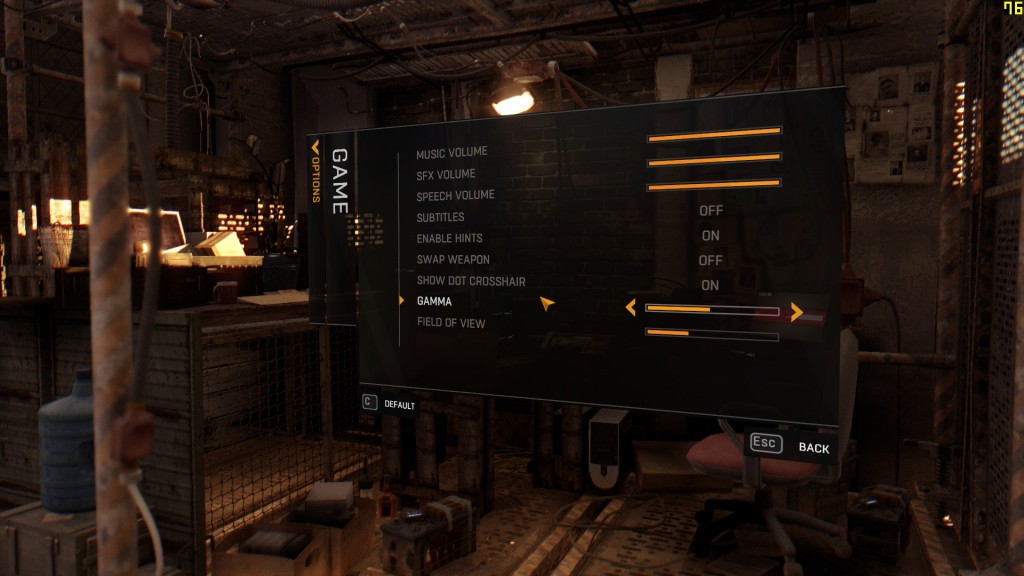Set the Speech Volume slider
The height and width of the screenshot is (576, 1024).
(x=714, y=185)
